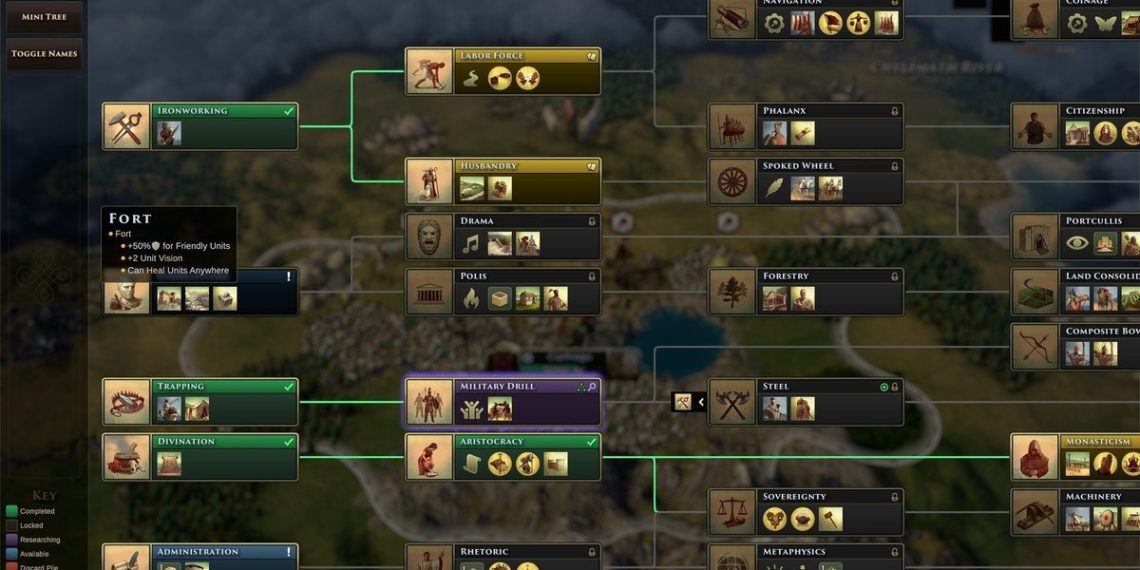Choose the Labor Force technology
The width and height of the screenshot is (1140, 570).
[502, 72]
